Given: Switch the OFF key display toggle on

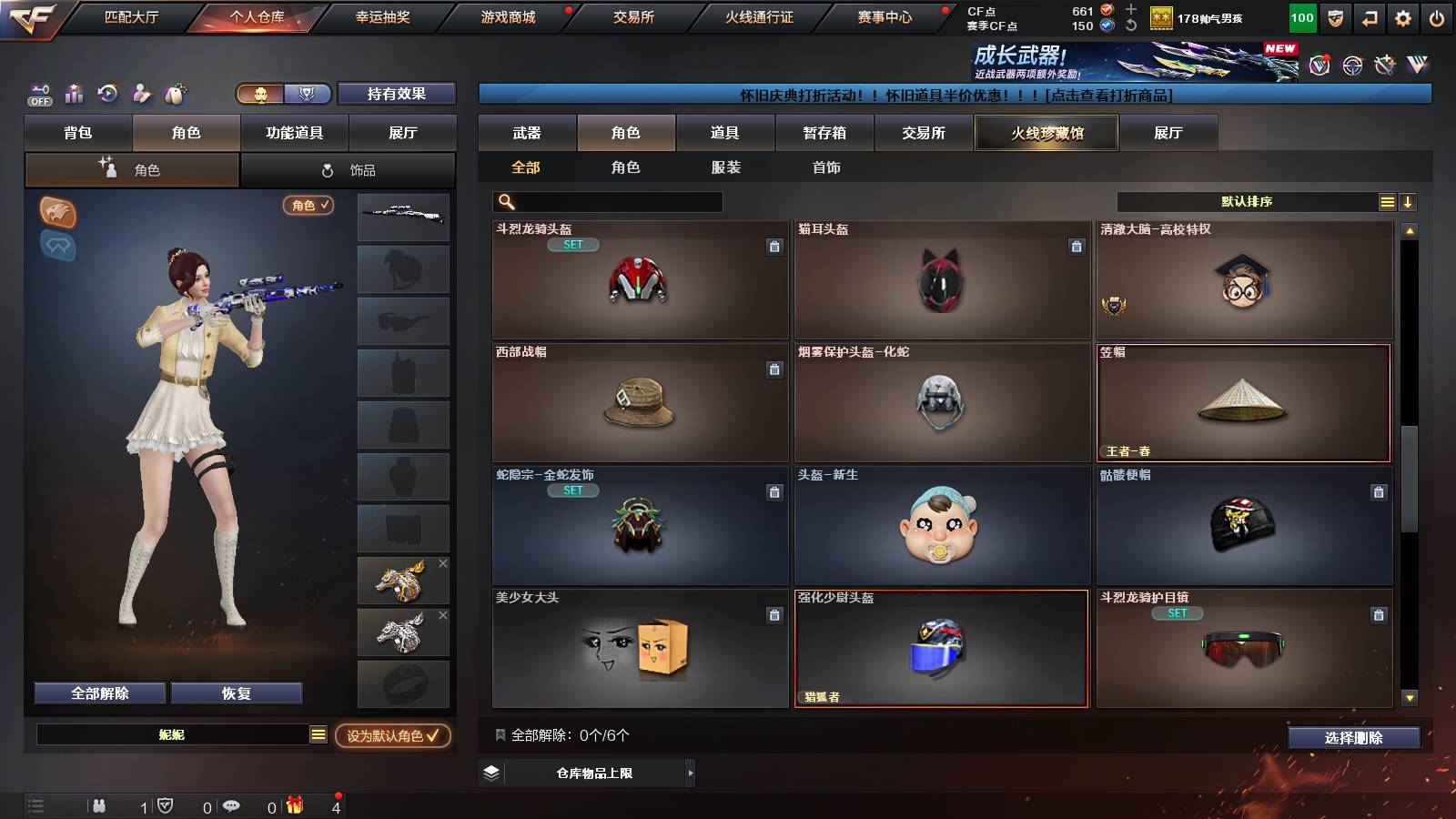Looking at the screenshot, I should [38, 94].
